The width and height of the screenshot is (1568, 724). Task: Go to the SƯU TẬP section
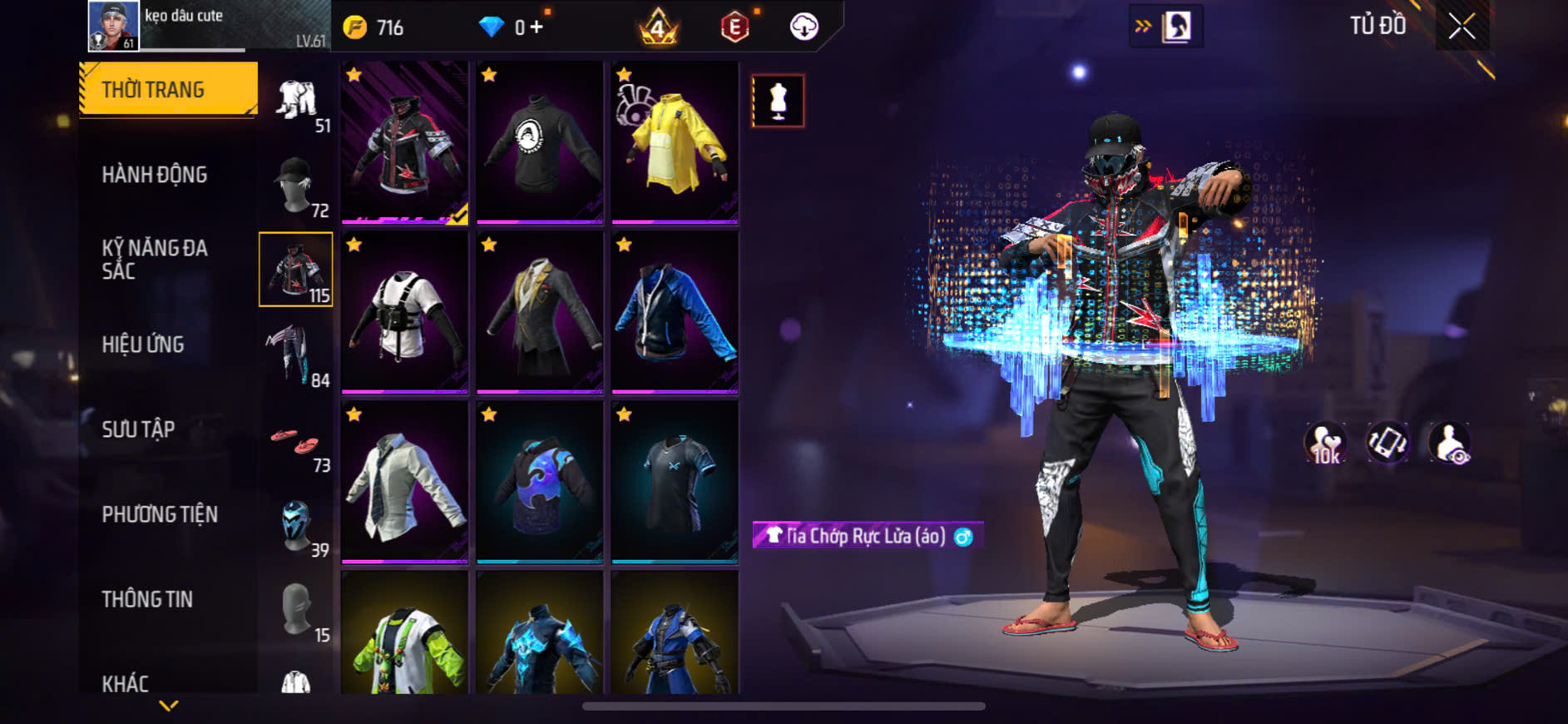click(x=138, y=429)
